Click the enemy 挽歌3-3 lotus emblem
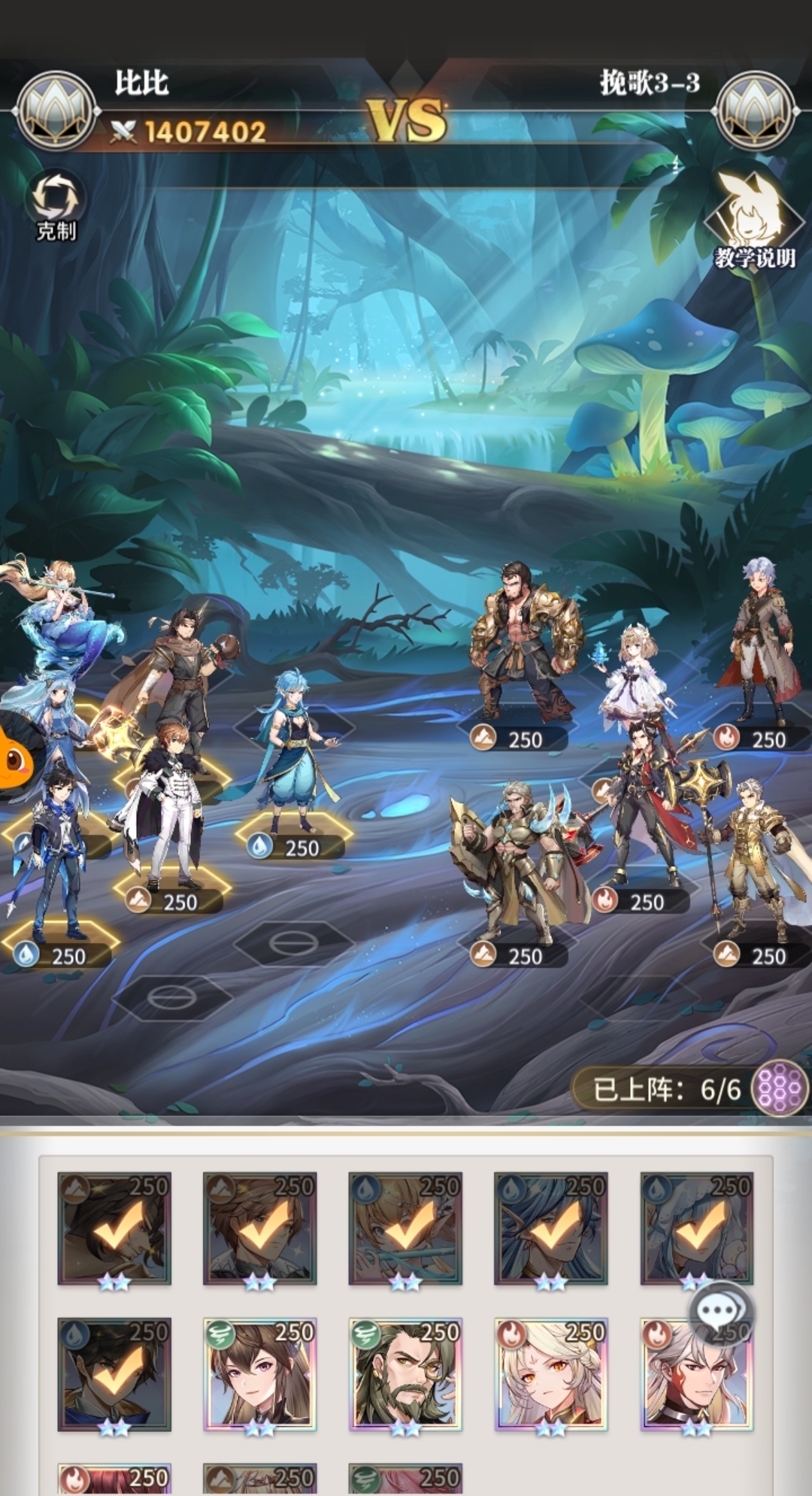 (x=756, y=111)
